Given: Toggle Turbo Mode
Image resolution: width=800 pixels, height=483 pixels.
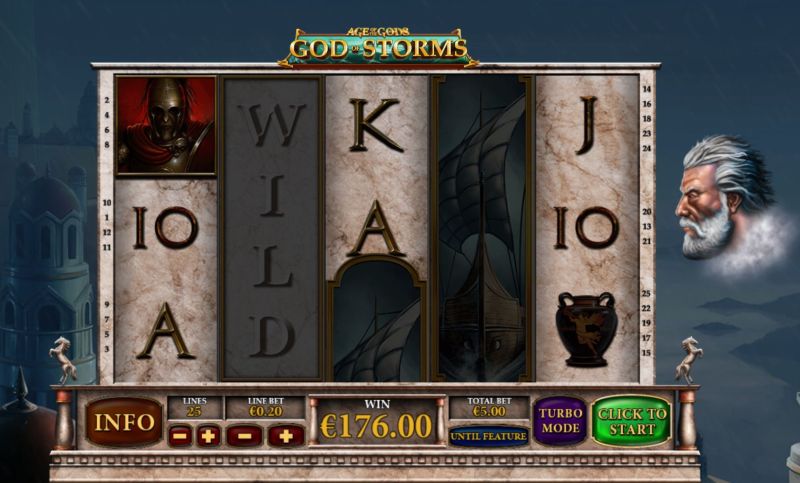Looking at the screenshot, I should point(560,421).
